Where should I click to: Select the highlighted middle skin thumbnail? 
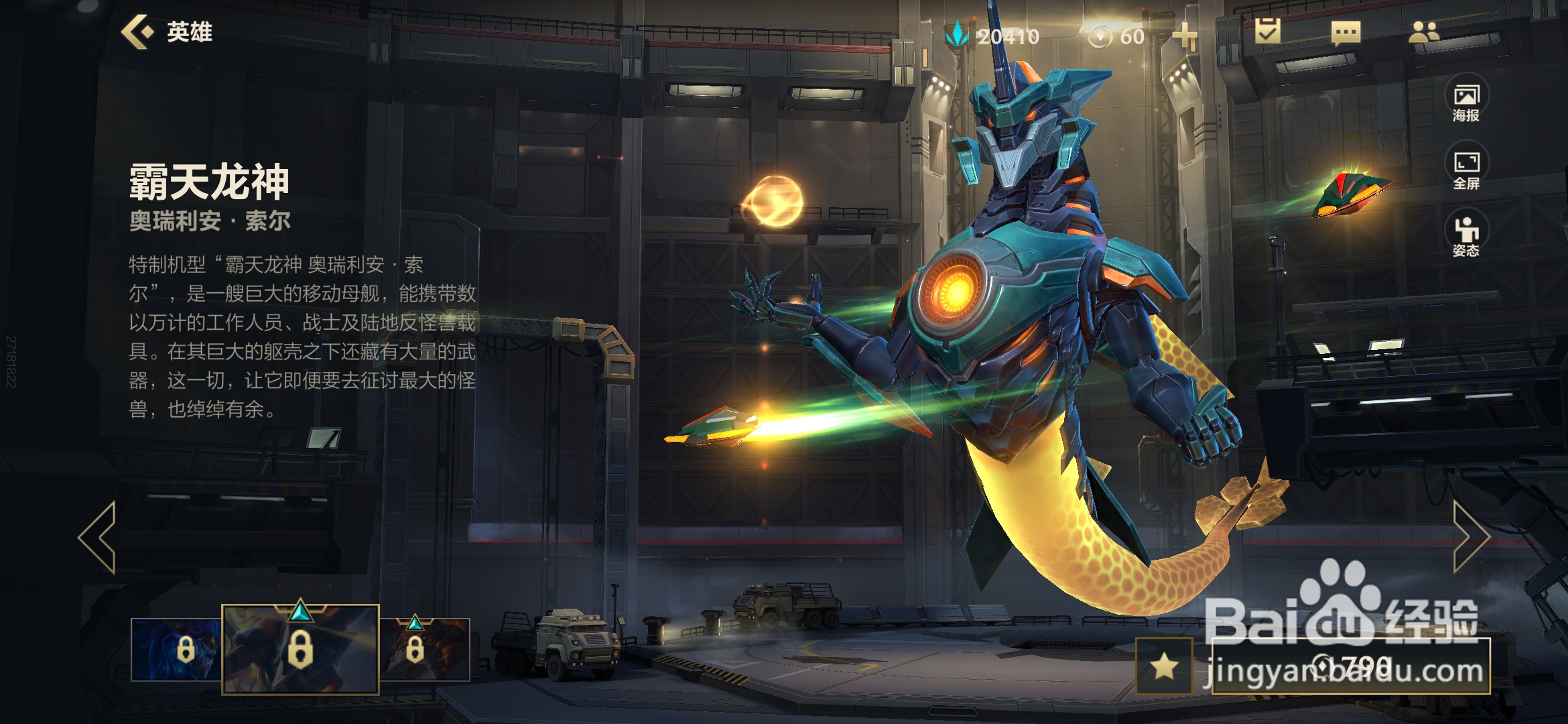pyautogui.click(x=300, y=649)
